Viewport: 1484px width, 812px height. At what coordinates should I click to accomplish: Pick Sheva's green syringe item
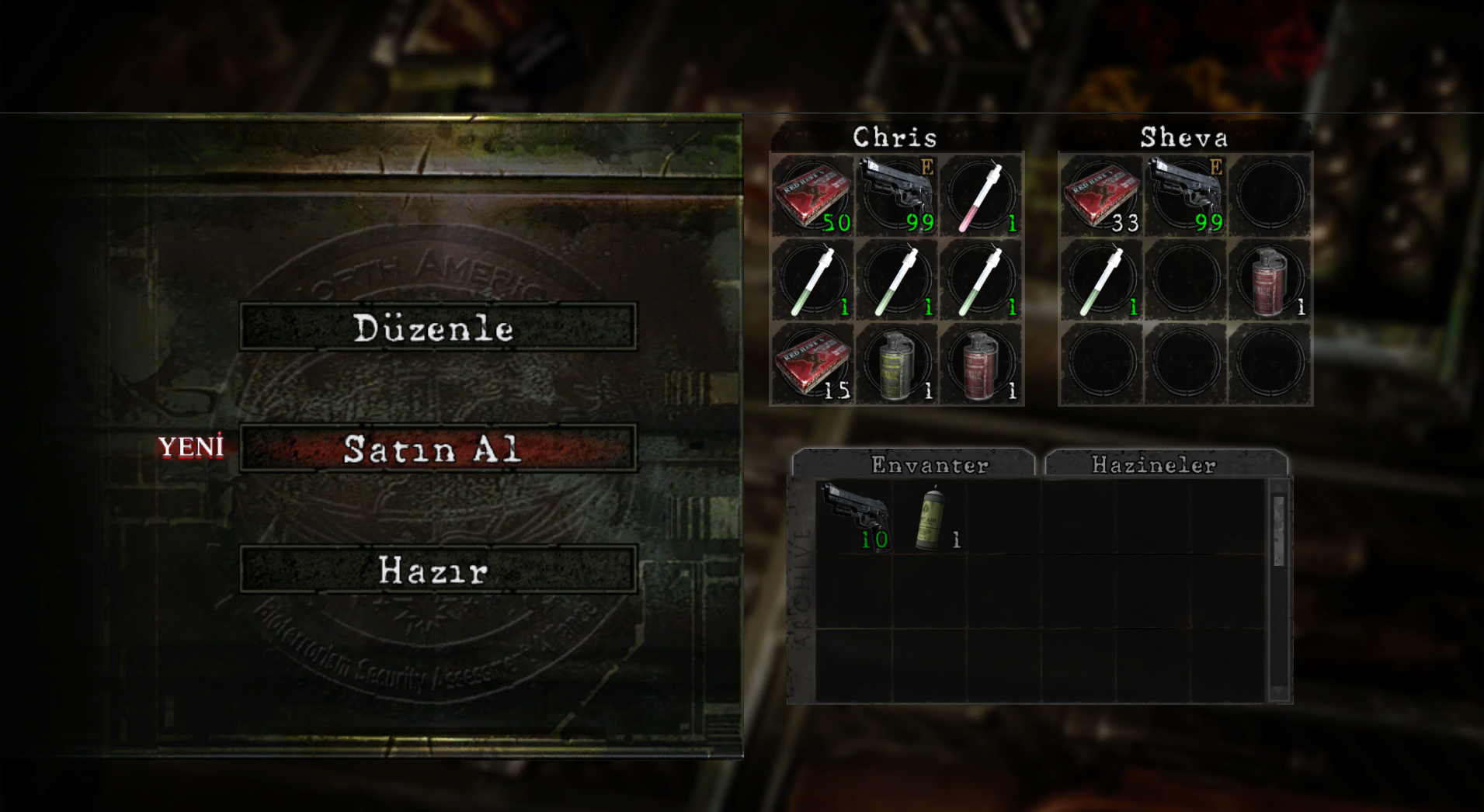point(1102,279)
